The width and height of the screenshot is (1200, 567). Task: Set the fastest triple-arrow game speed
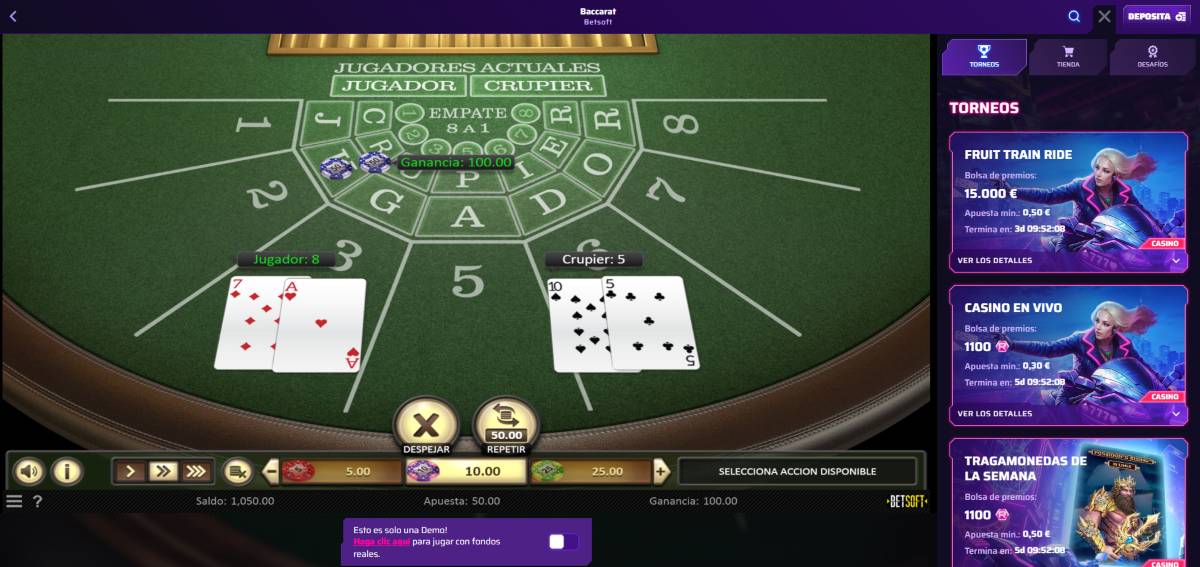pos(196,471)
